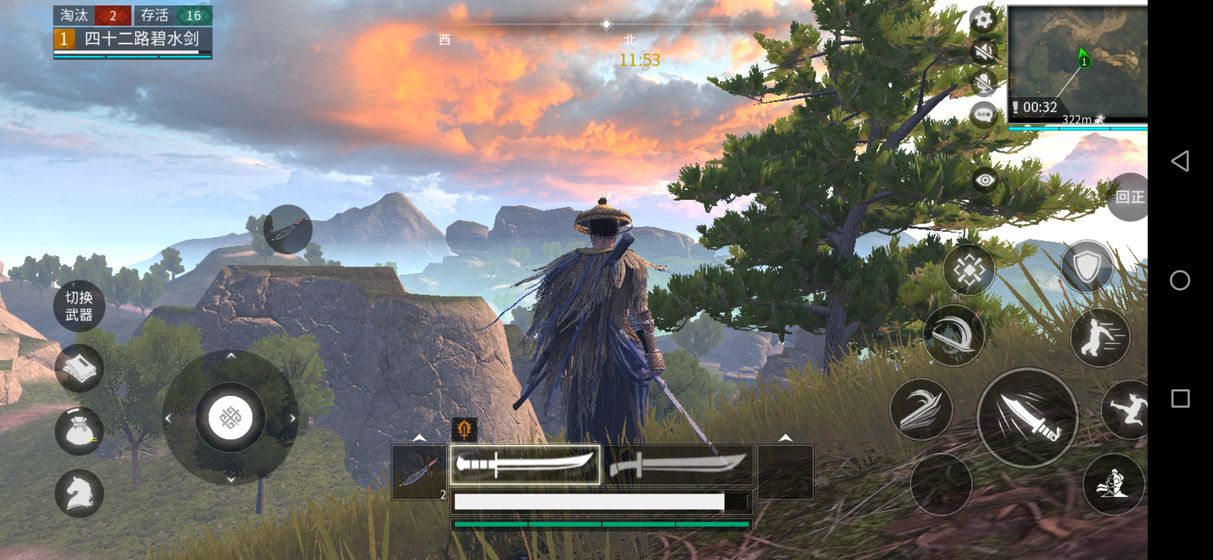The height and width of the screenshot is (560, 1213).
Task: Open the book manual icon
Action: pyautogui.click(x=79, y=368)
